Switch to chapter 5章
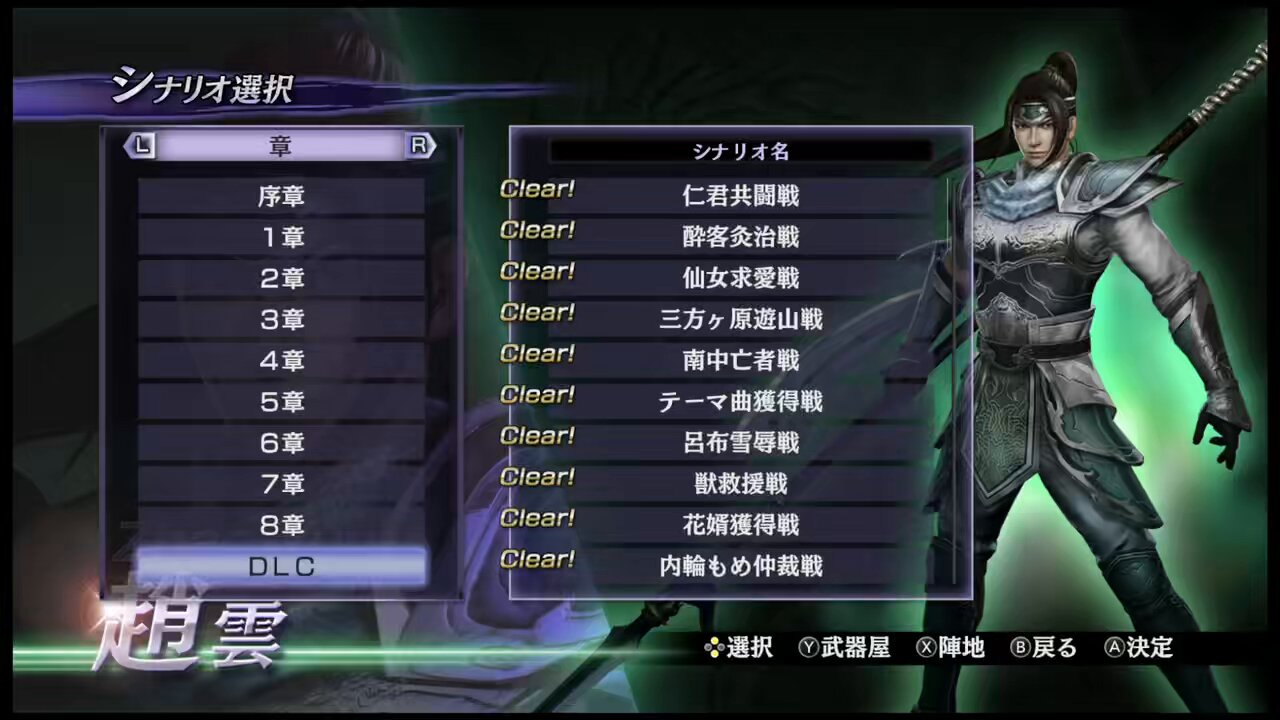 tap(281, 402)
